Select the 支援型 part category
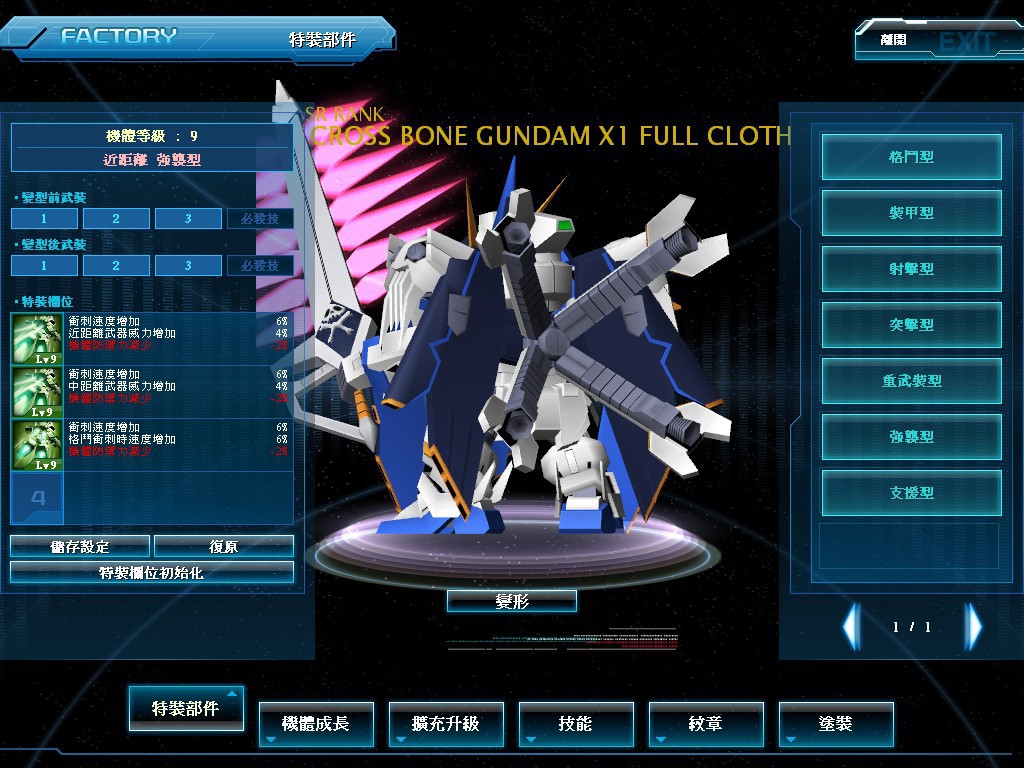The width and height of the screenshot is (1024, 768). click(x=911, y=493)
